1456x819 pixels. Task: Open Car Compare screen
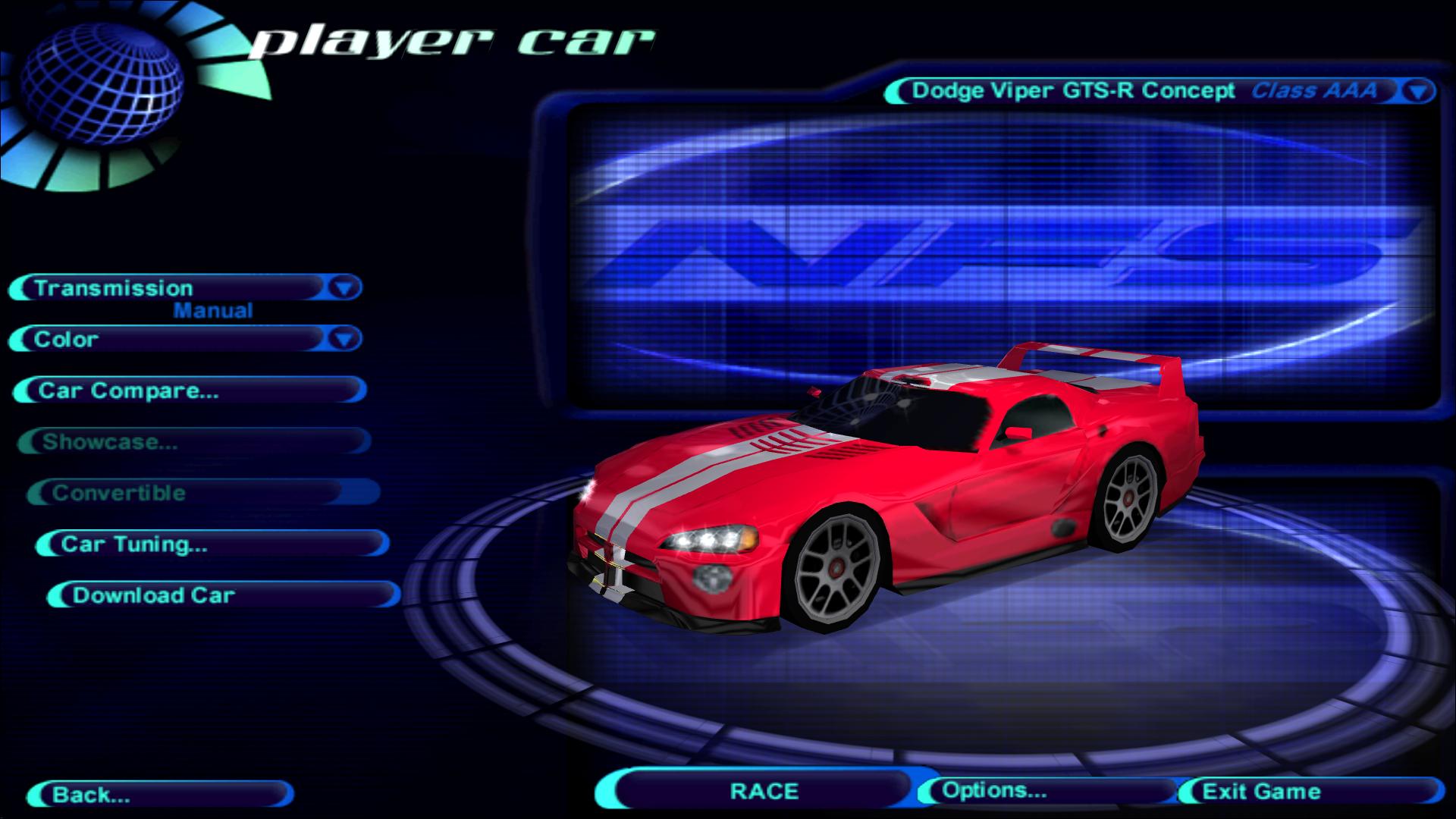190,391
